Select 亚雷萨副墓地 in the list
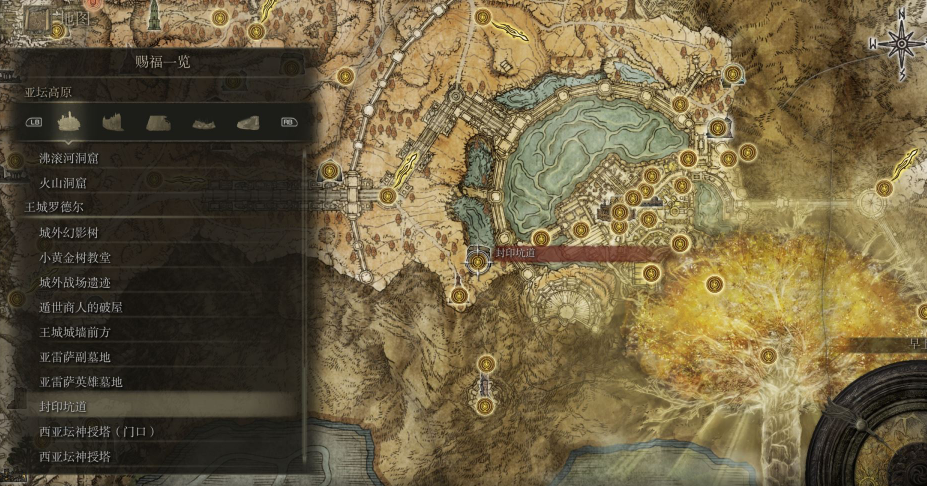The image size is (927, 486). [x=75, y=356]
